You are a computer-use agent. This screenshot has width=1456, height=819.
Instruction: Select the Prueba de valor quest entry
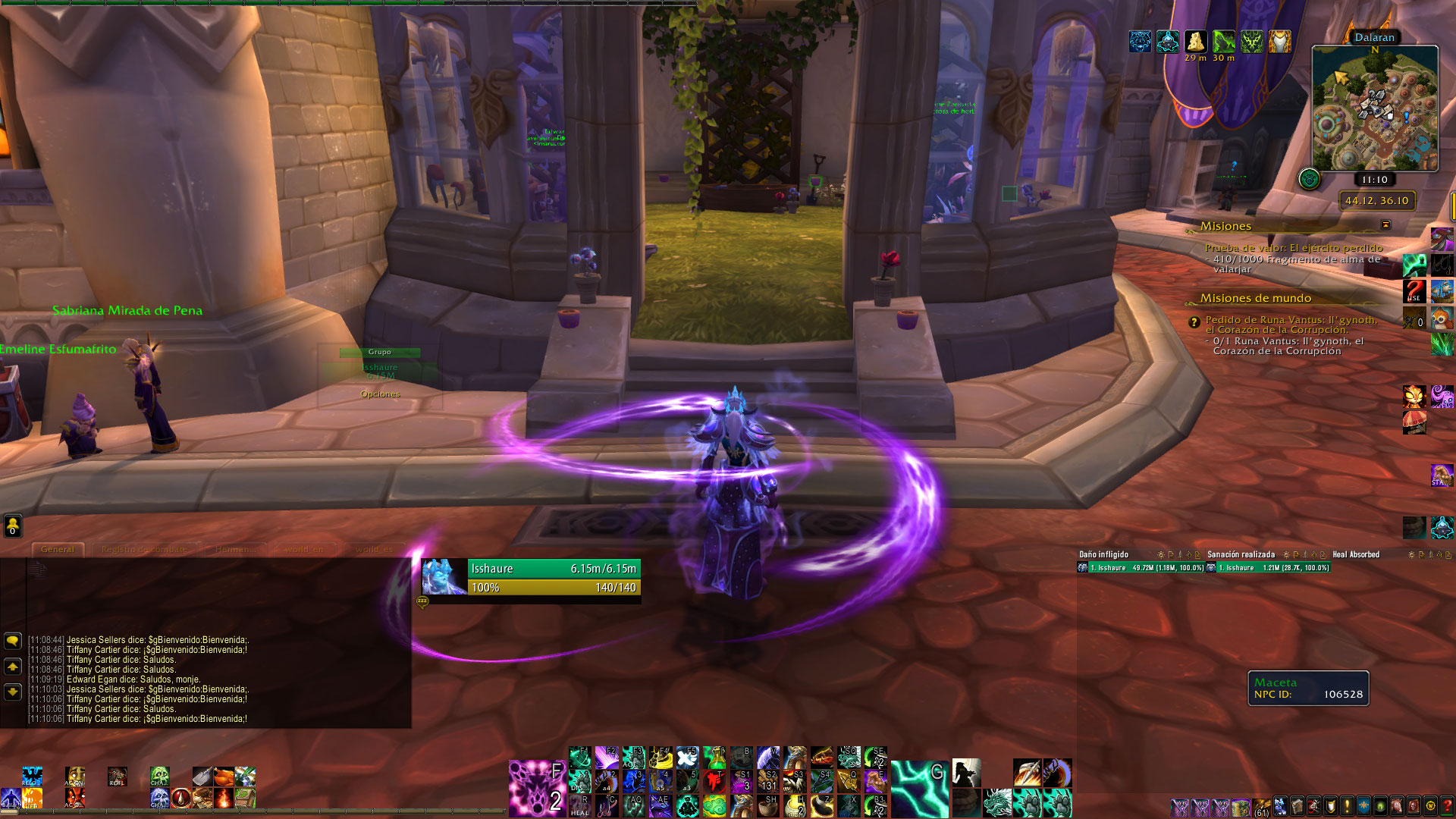point(1293,248)
